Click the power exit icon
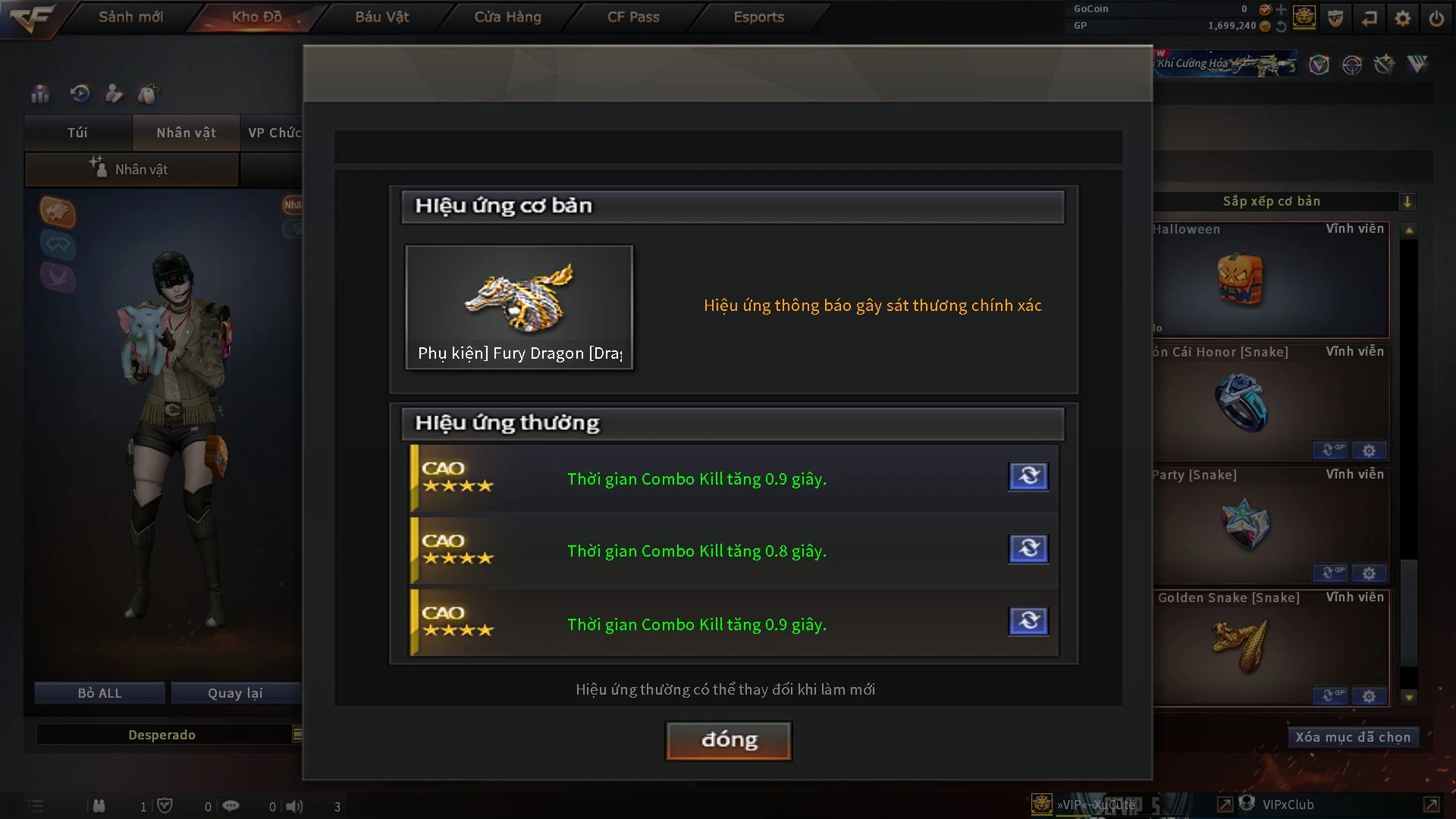Image resolution: width=1456 pixels, height=819 pixels. point(1436,18)
